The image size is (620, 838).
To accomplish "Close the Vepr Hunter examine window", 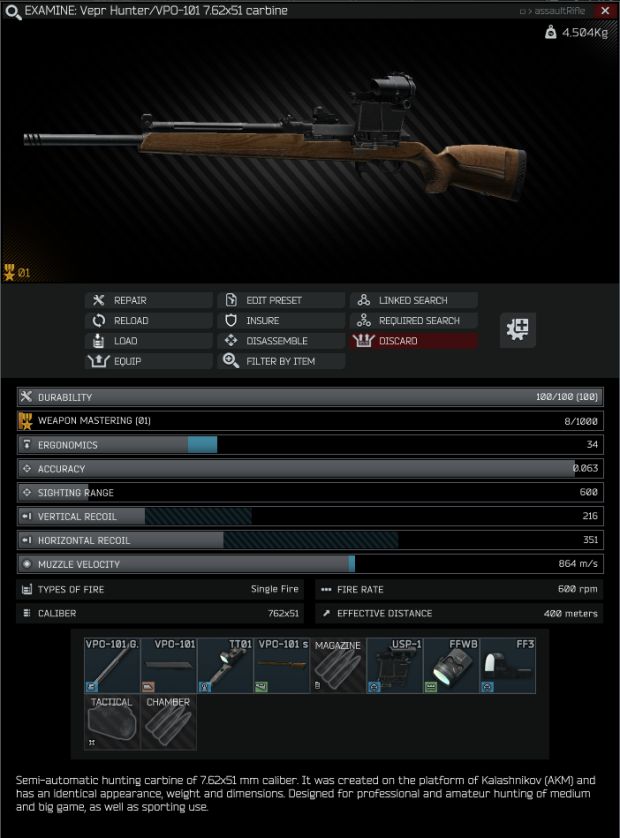I will tap(605, 10).
